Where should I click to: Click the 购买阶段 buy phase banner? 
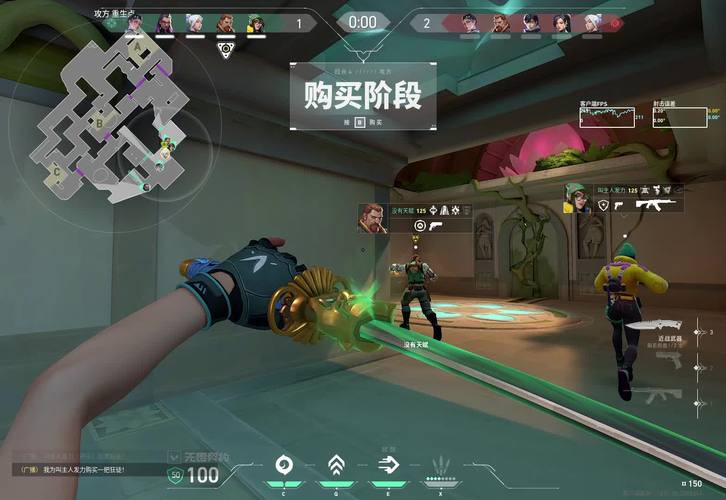click(x=363, y=96)
